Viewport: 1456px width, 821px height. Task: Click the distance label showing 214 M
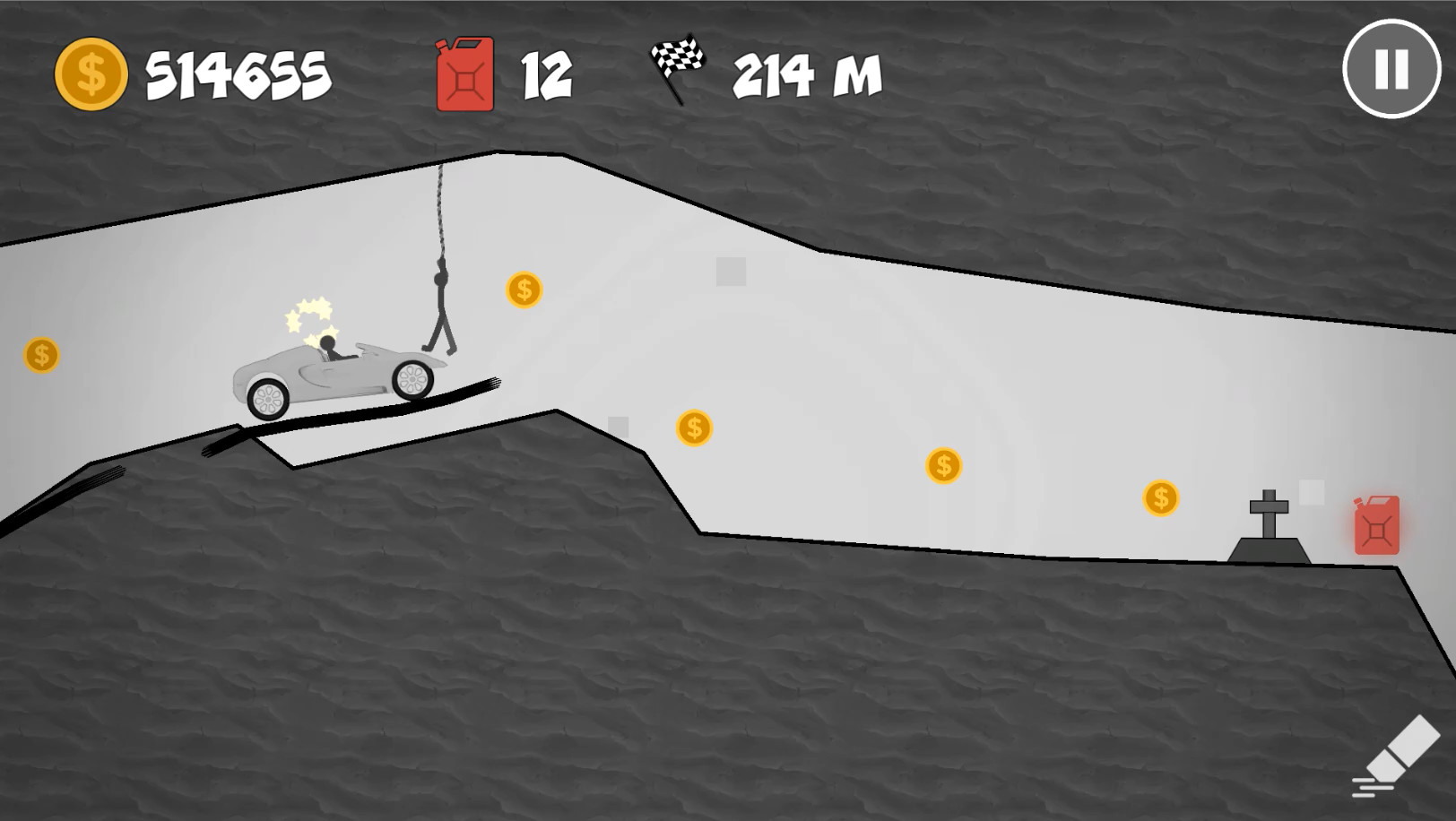[804, 77]
